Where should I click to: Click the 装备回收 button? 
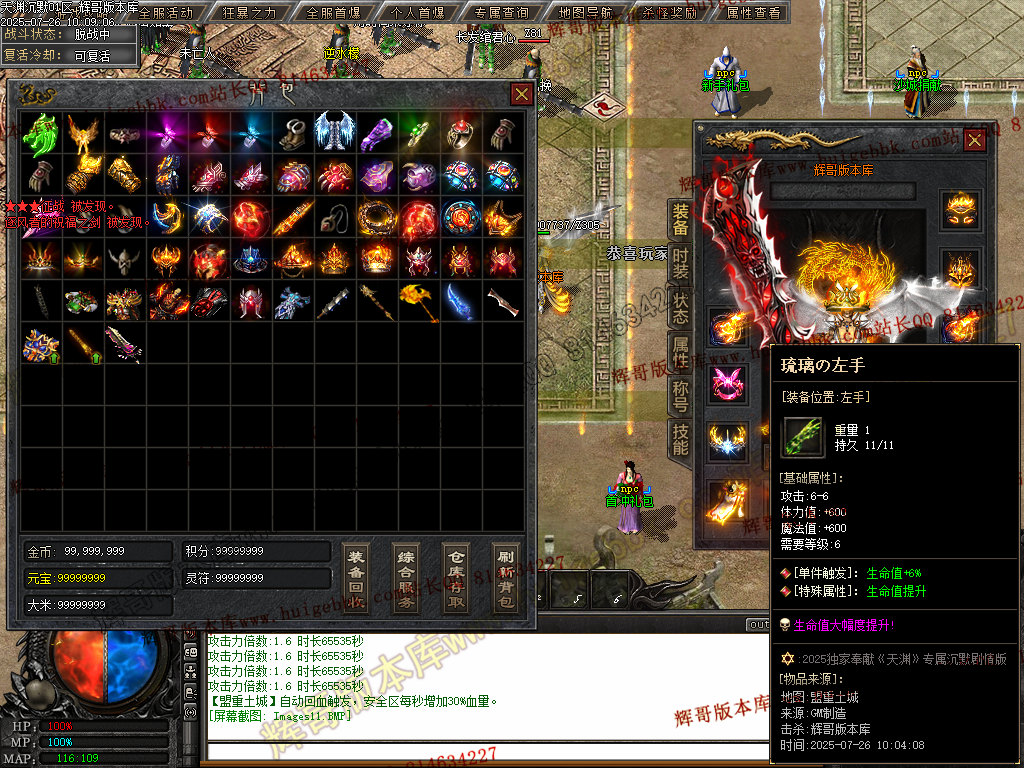356,578
